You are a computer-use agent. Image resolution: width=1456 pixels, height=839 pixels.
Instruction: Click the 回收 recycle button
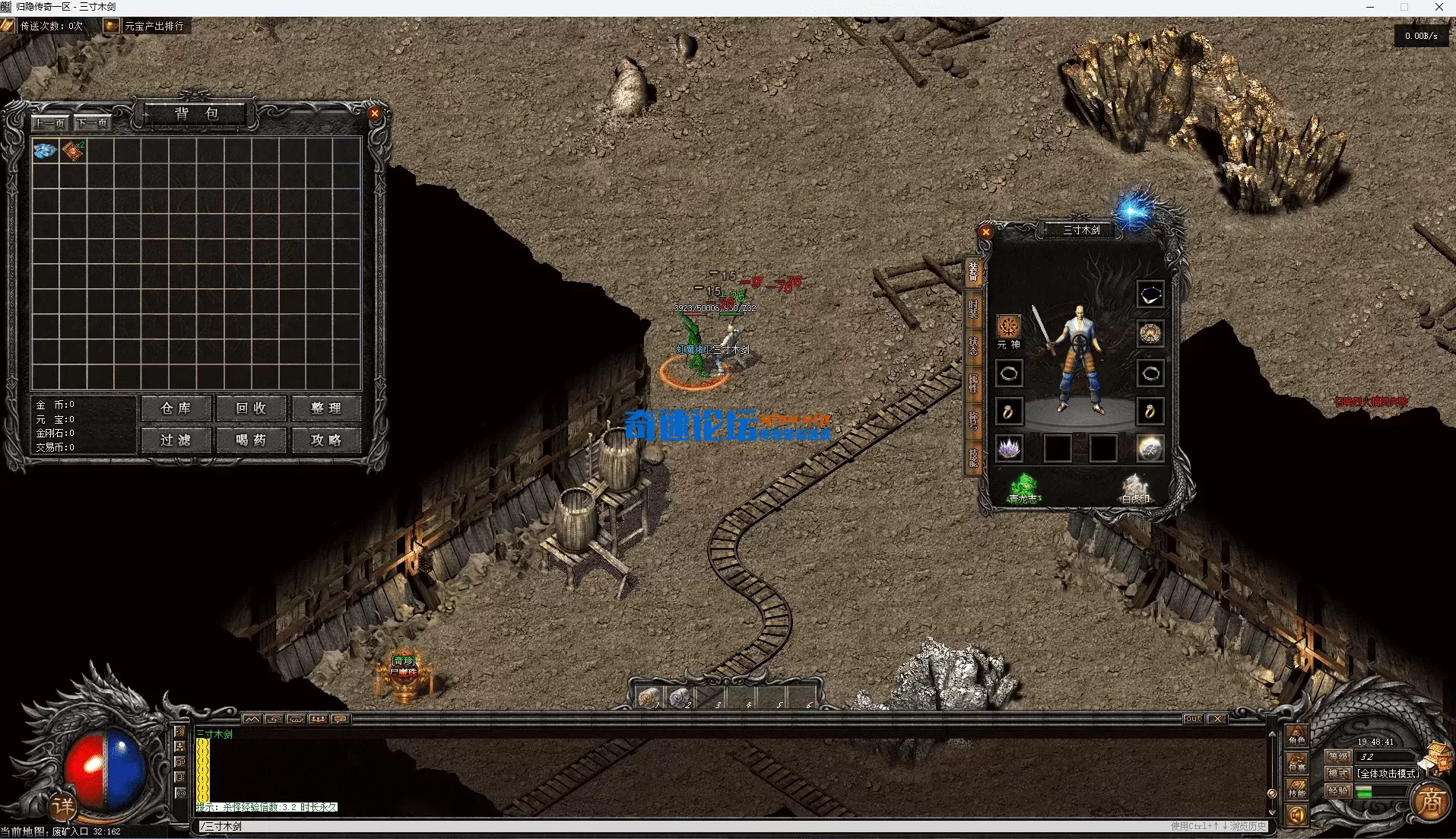pos(251,408)
